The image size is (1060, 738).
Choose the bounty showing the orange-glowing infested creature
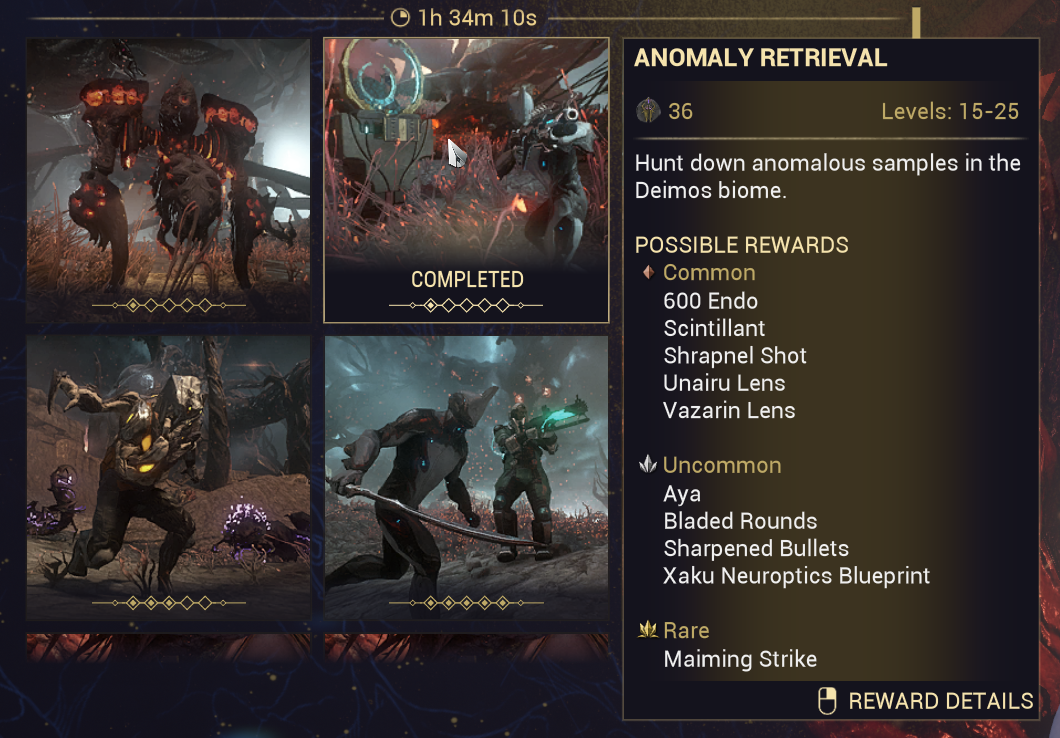(x=168, y=180)
